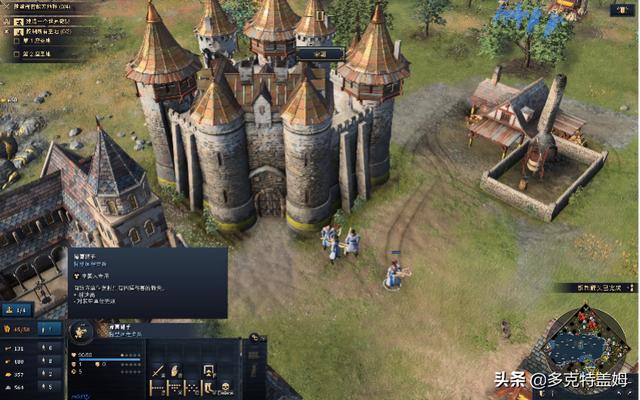Viewport: 640px width, 400px height.
Task: Select the blue spearman on the road
Action: [393, 274]
